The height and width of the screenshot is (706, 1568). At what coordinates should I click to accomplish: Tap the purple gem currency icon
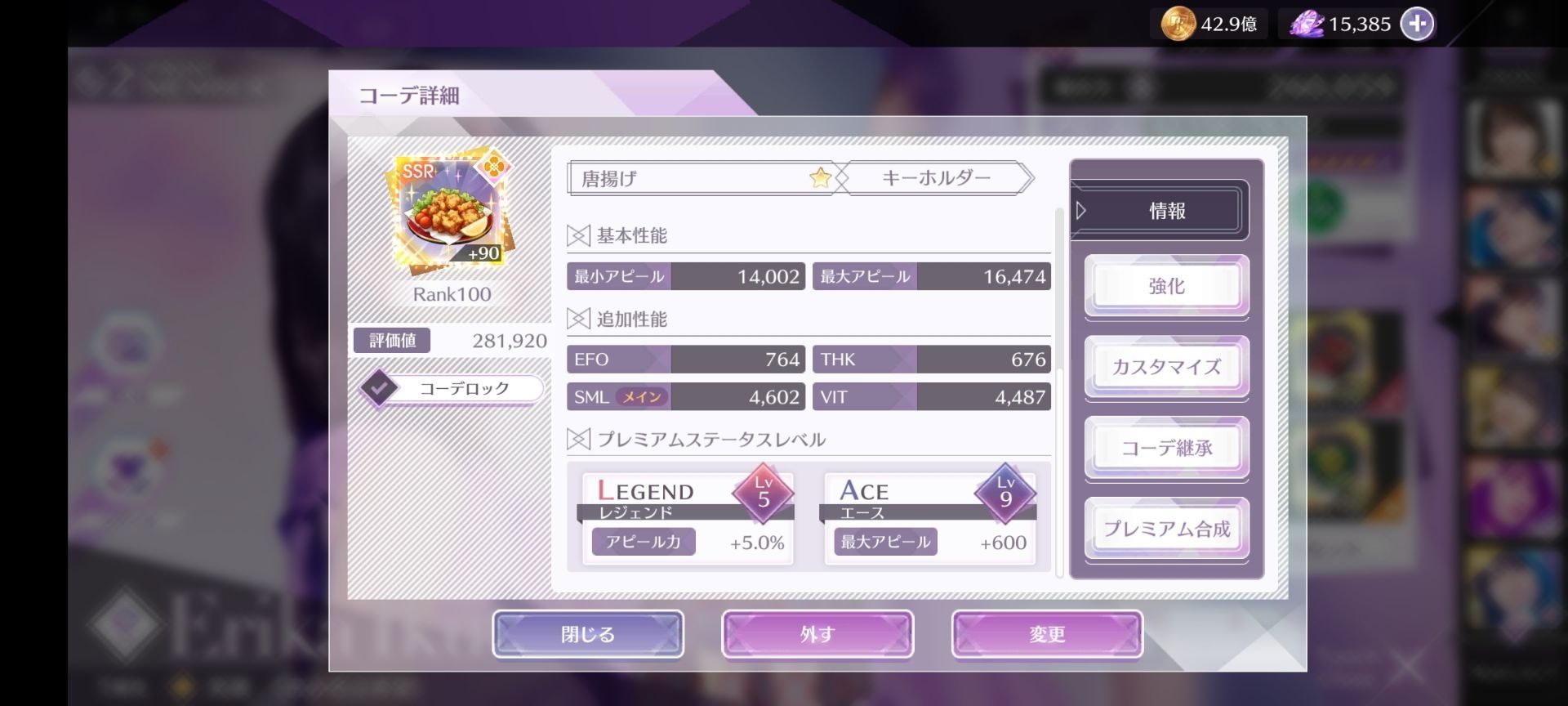(1308, 24)
